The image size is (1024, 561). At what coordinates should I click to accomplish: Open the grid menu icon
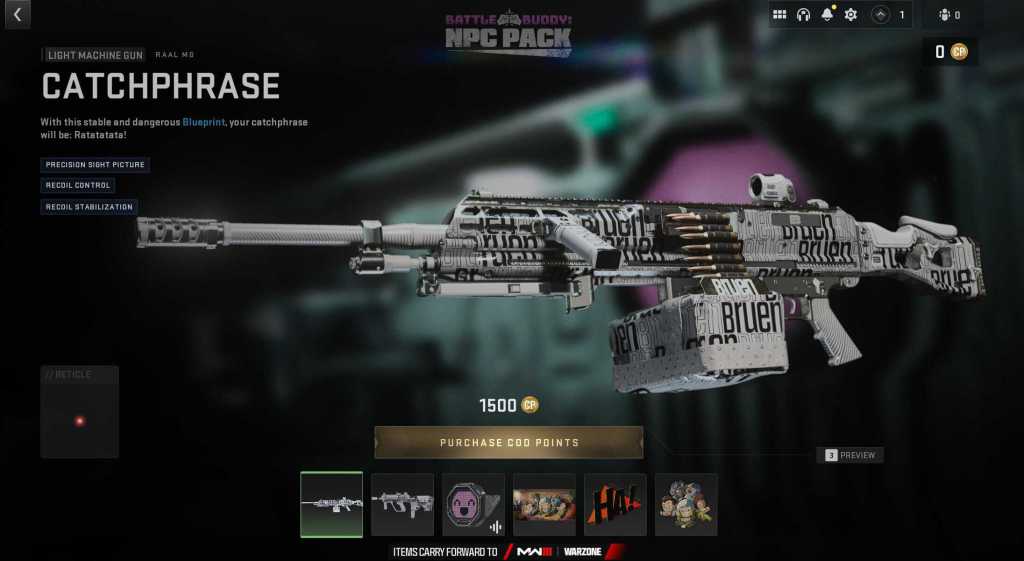(x=780, y=15)
